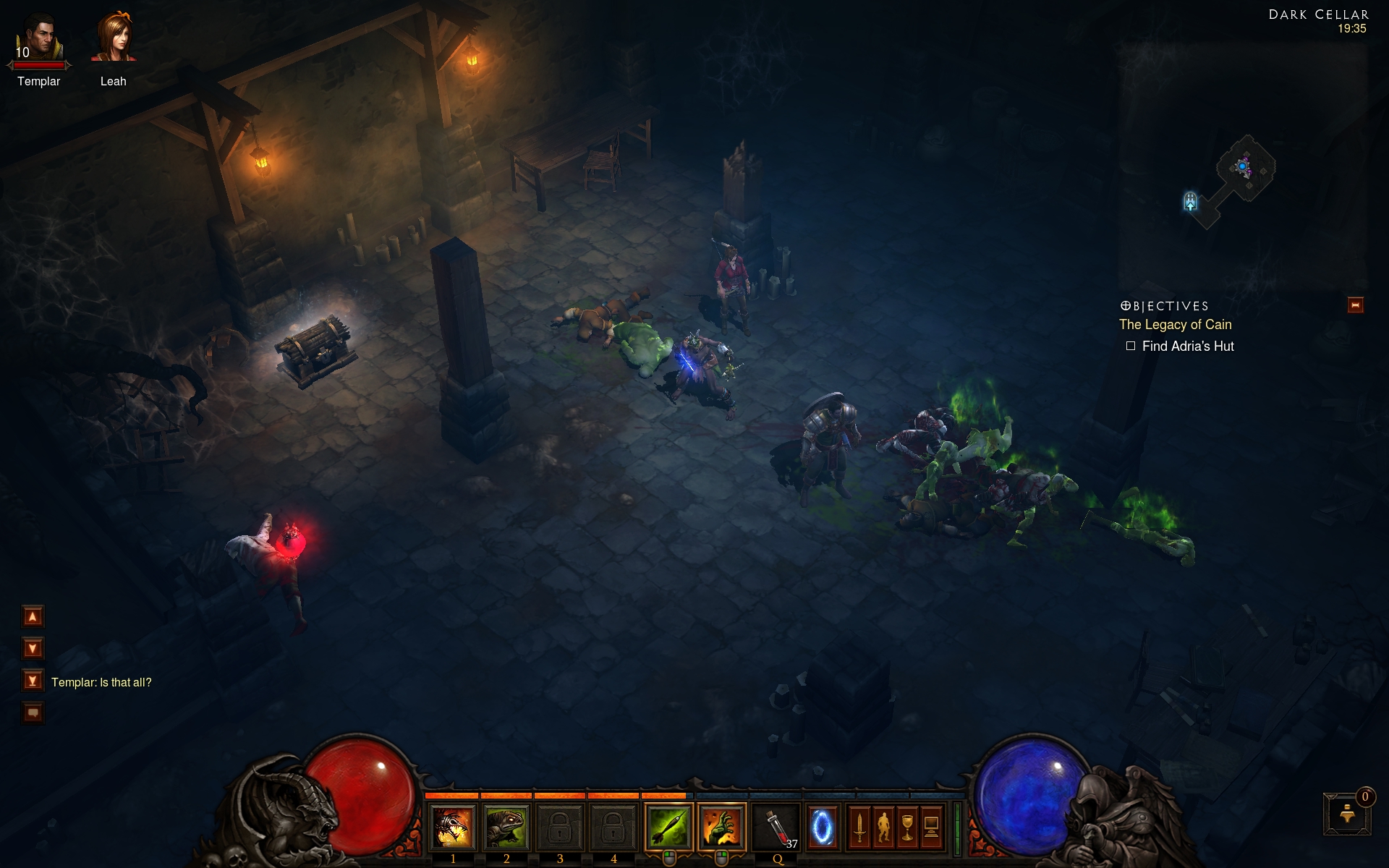The image size is (1389, 868).
Task: Click the goblet menu button
Action: click(907, 827)
